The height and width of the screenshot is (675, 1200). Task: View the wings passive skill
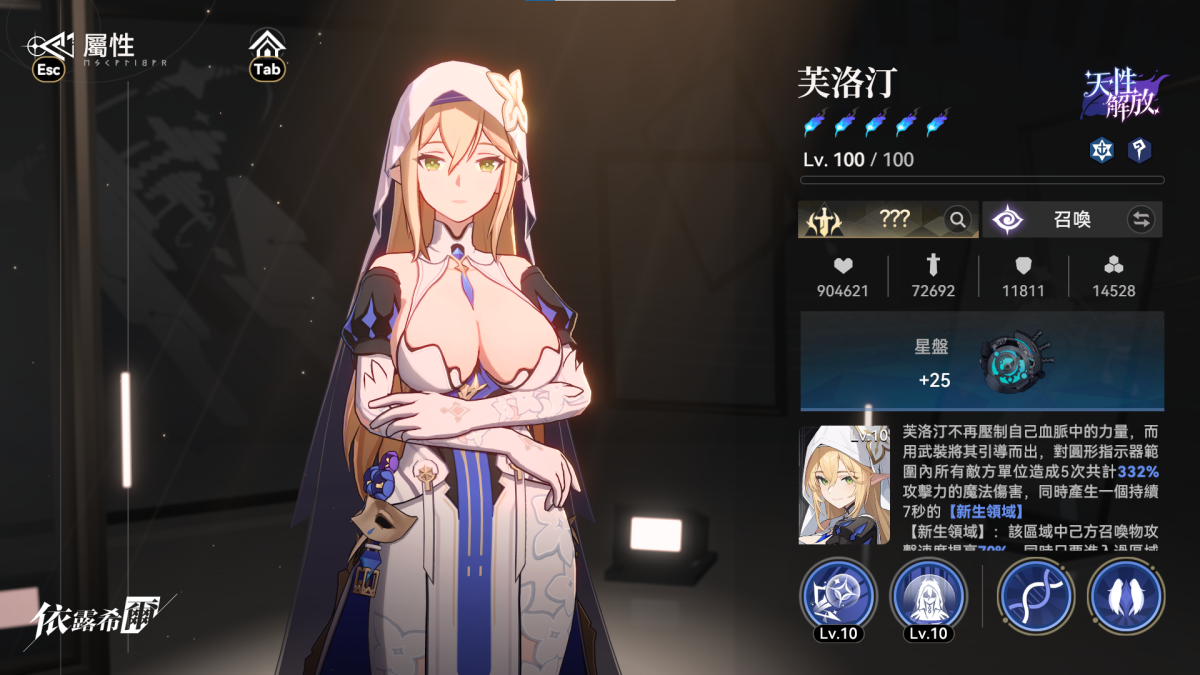[1126, 598]
